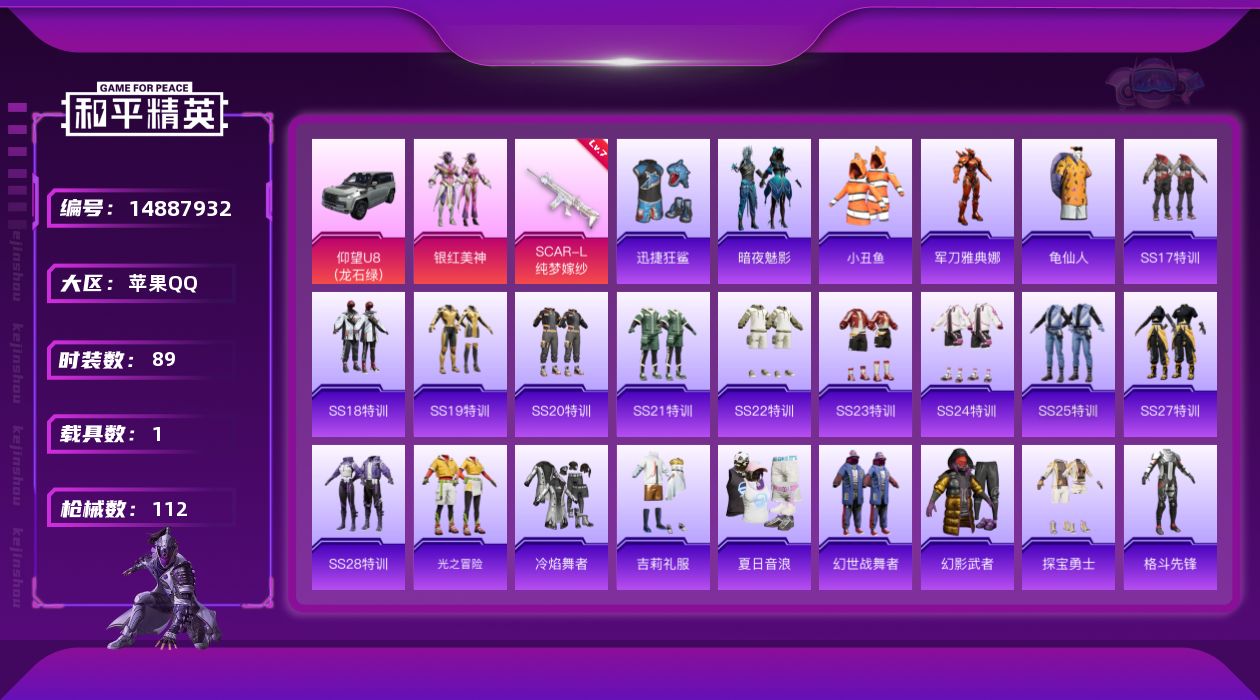This screenshot has width=1260, height=700.
Task: Select the 军刀雅典娜 outfit card
Action: pyautogui.click(x=967, y=211)
